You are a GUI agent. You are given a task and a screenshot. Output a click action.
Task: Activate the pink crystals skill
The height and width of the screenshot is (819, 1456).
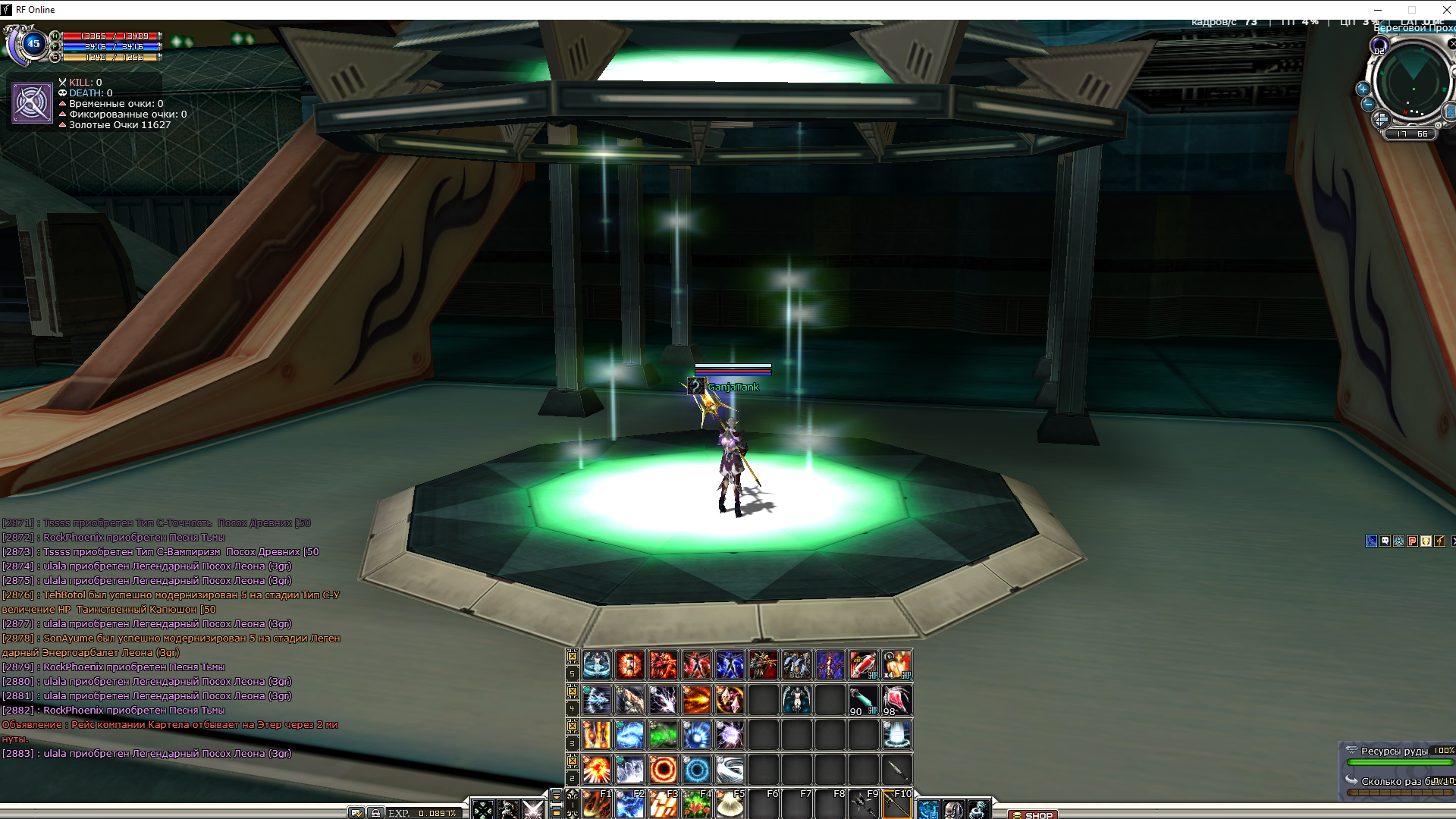click(730, 700)
